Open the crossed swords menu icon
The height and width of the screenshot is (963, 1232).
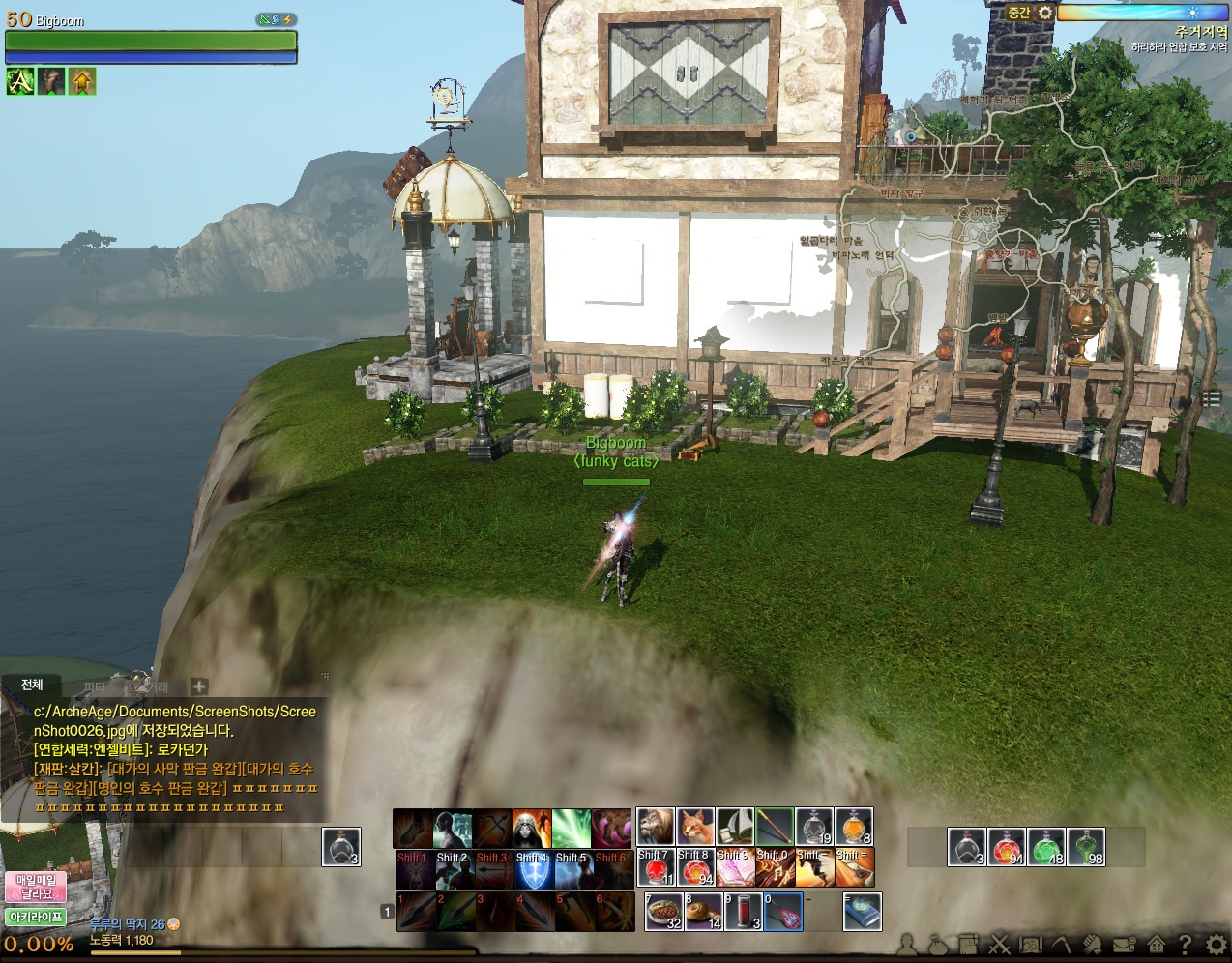tap(999, 944)
